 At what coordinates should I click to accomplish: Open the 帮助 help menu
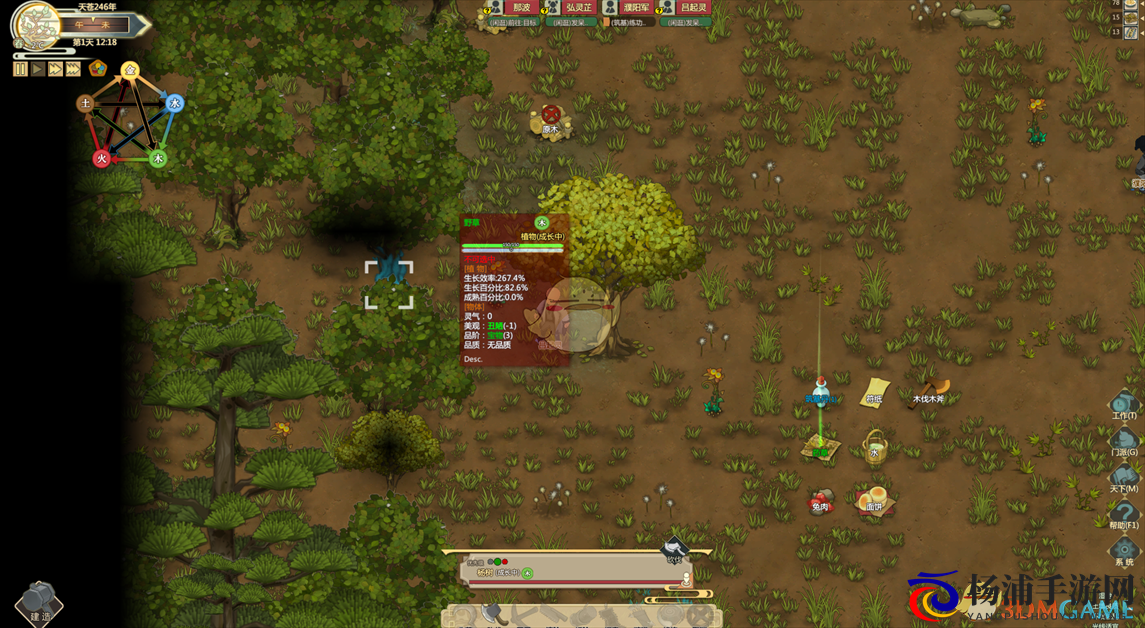pyautogui.click(x=1124, y=515)
